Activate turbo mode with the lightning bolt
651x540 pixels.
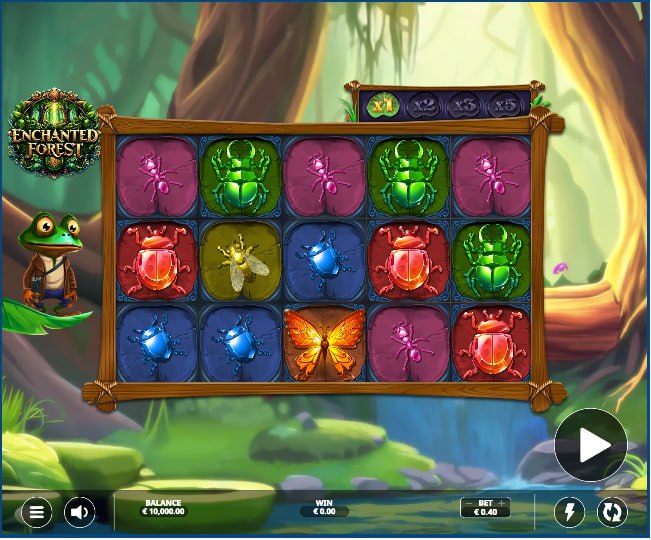[569, 513]
